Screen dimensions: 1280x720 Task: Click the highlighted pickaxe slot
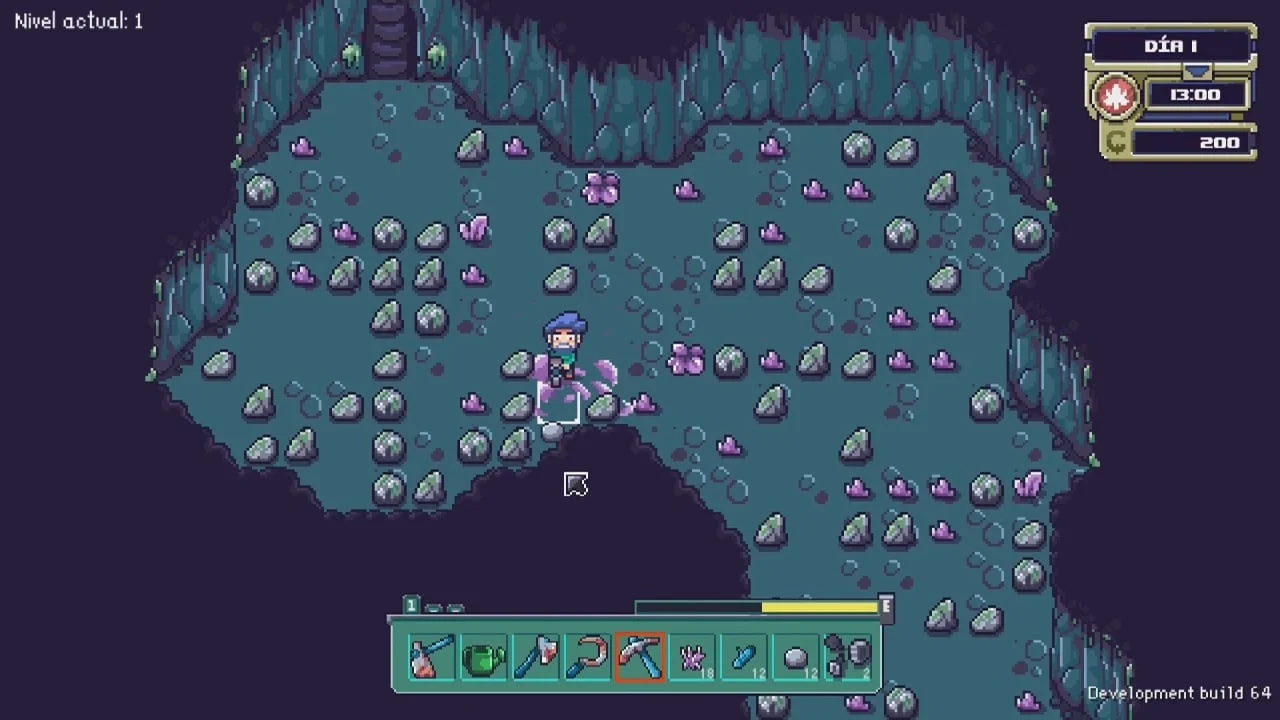640,657
